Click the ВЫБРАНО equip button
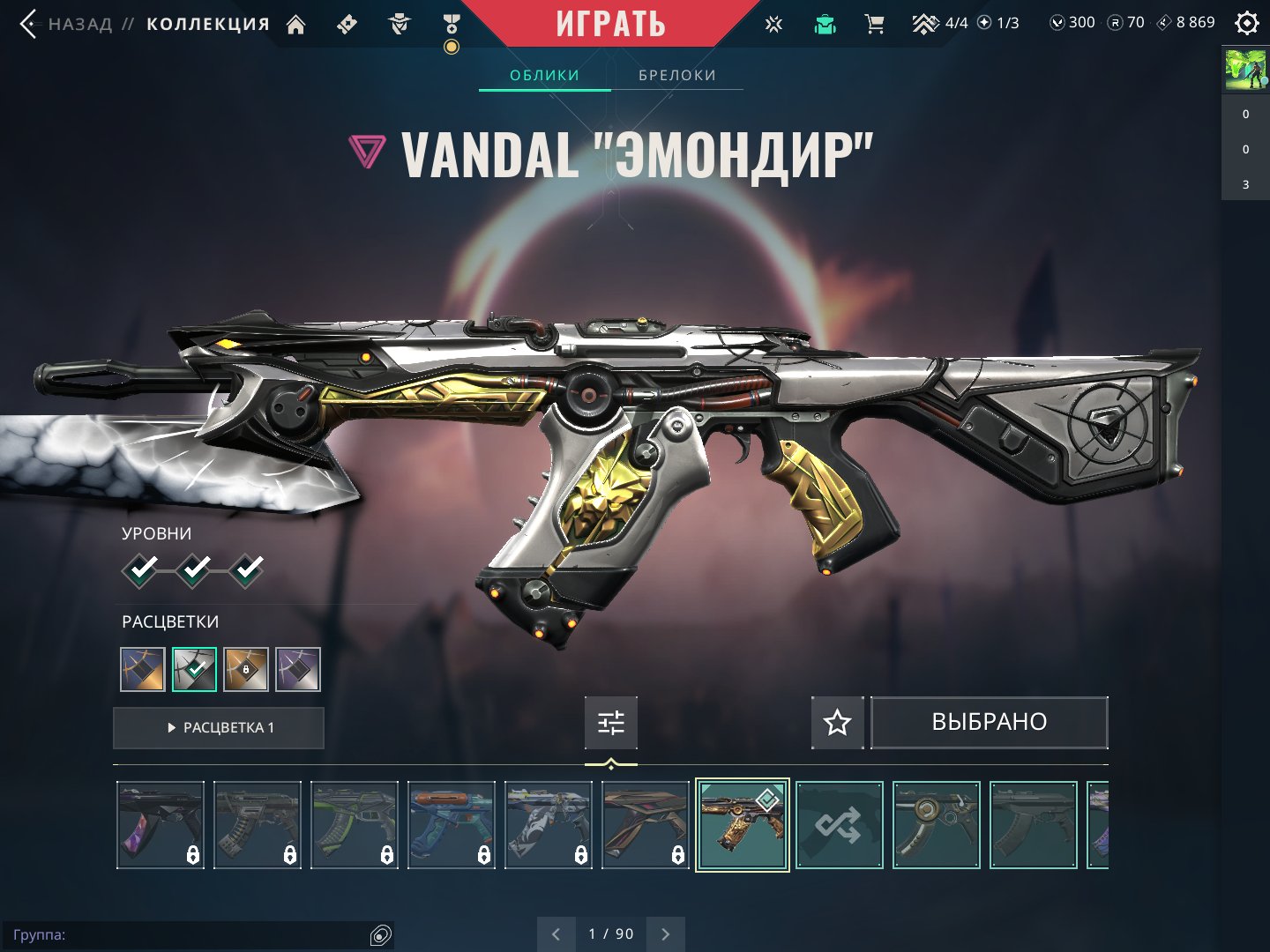 point(989,722)
